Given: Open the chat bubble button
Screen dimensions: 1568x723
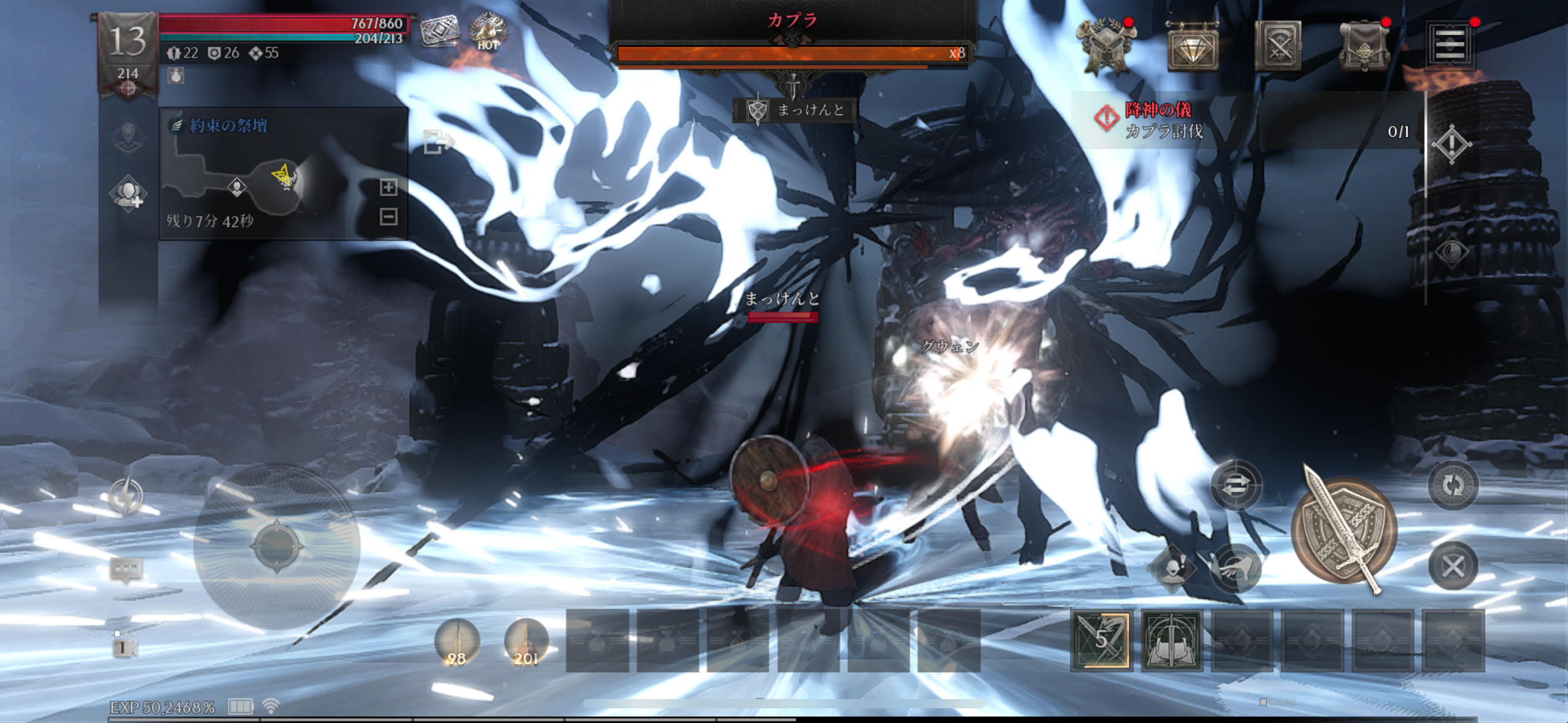Looking at the screenshot, I should (x=126, y=569).
